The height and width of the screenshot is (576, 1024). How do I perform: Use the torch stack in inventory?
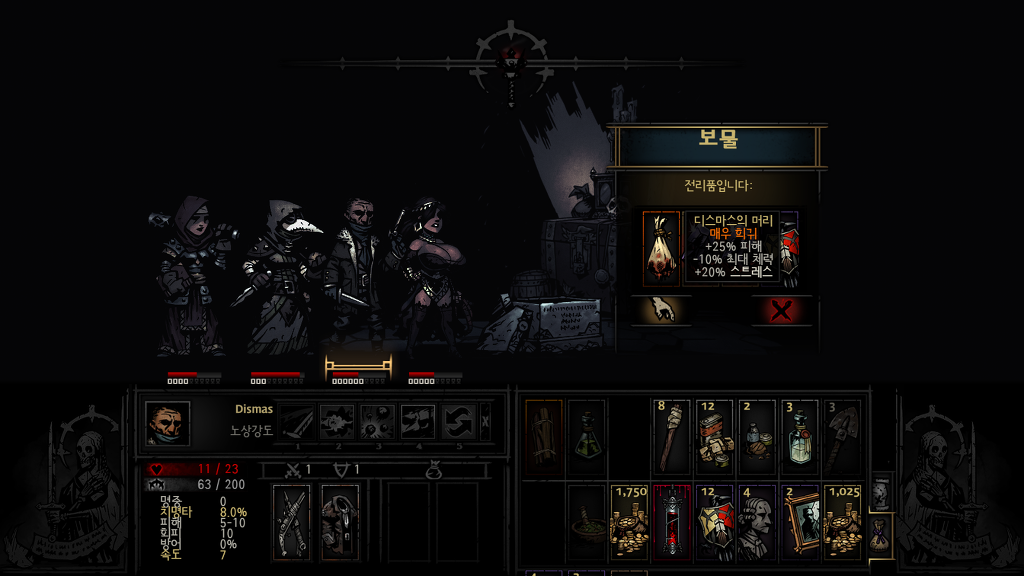(x=671, y=436)
